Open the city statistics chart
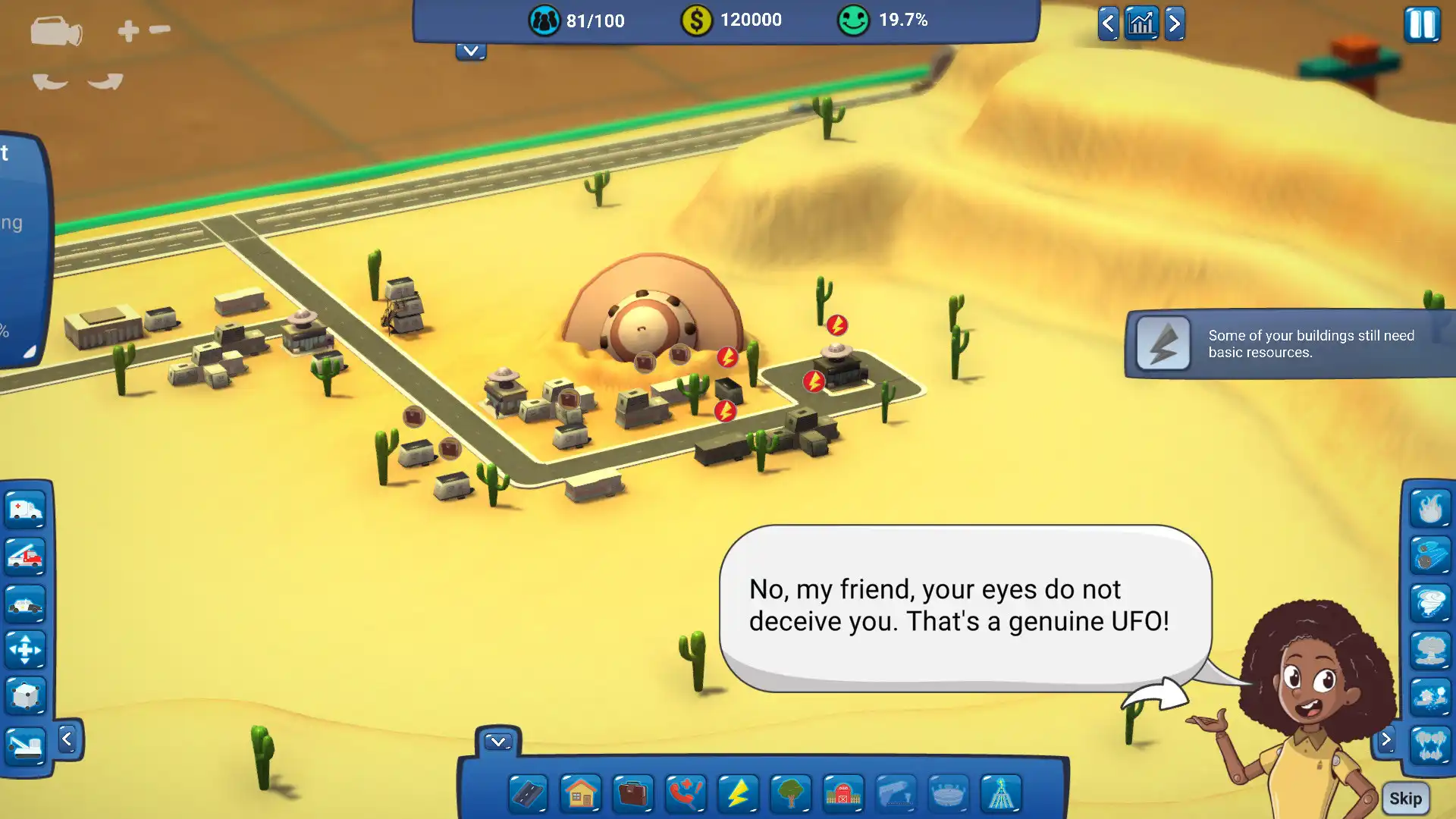1456x819 pixels. tap(1141, 24)
